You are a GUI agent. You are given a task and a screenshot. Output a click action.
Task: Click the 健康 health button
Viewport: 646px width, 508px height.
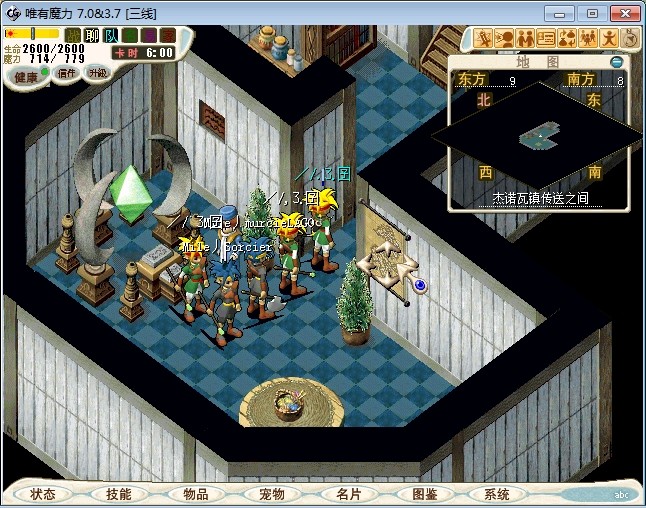[26, 77]
